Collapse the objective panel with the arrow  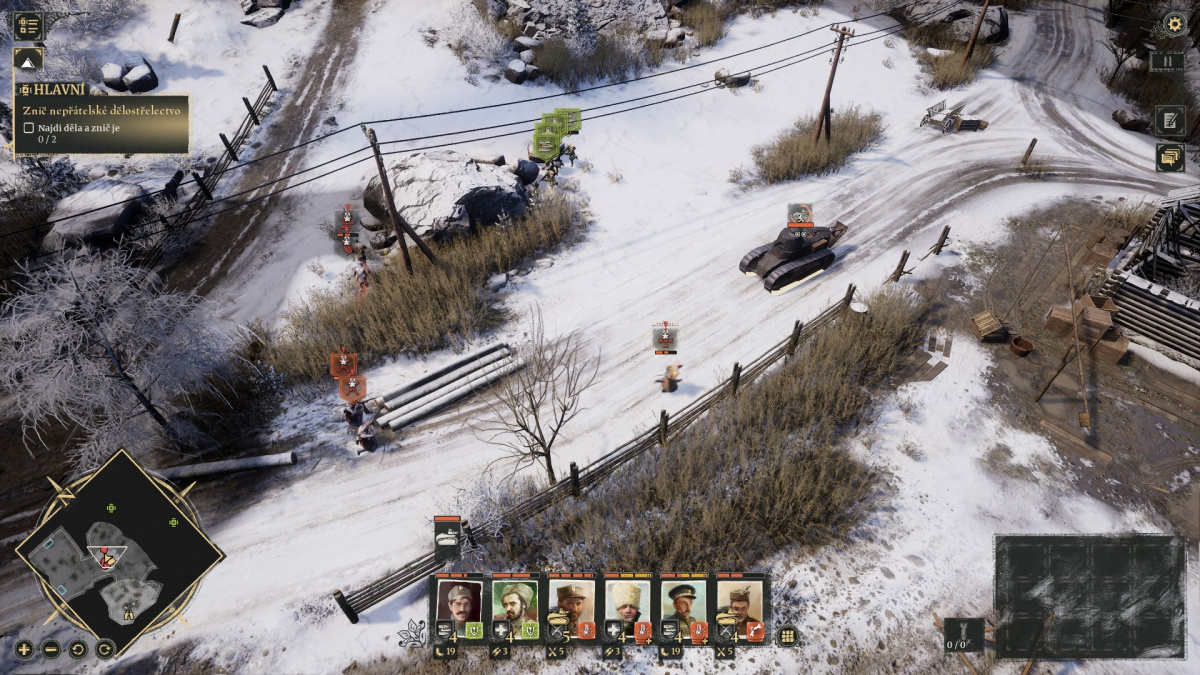pyautogui.click(x=28, y=62)
